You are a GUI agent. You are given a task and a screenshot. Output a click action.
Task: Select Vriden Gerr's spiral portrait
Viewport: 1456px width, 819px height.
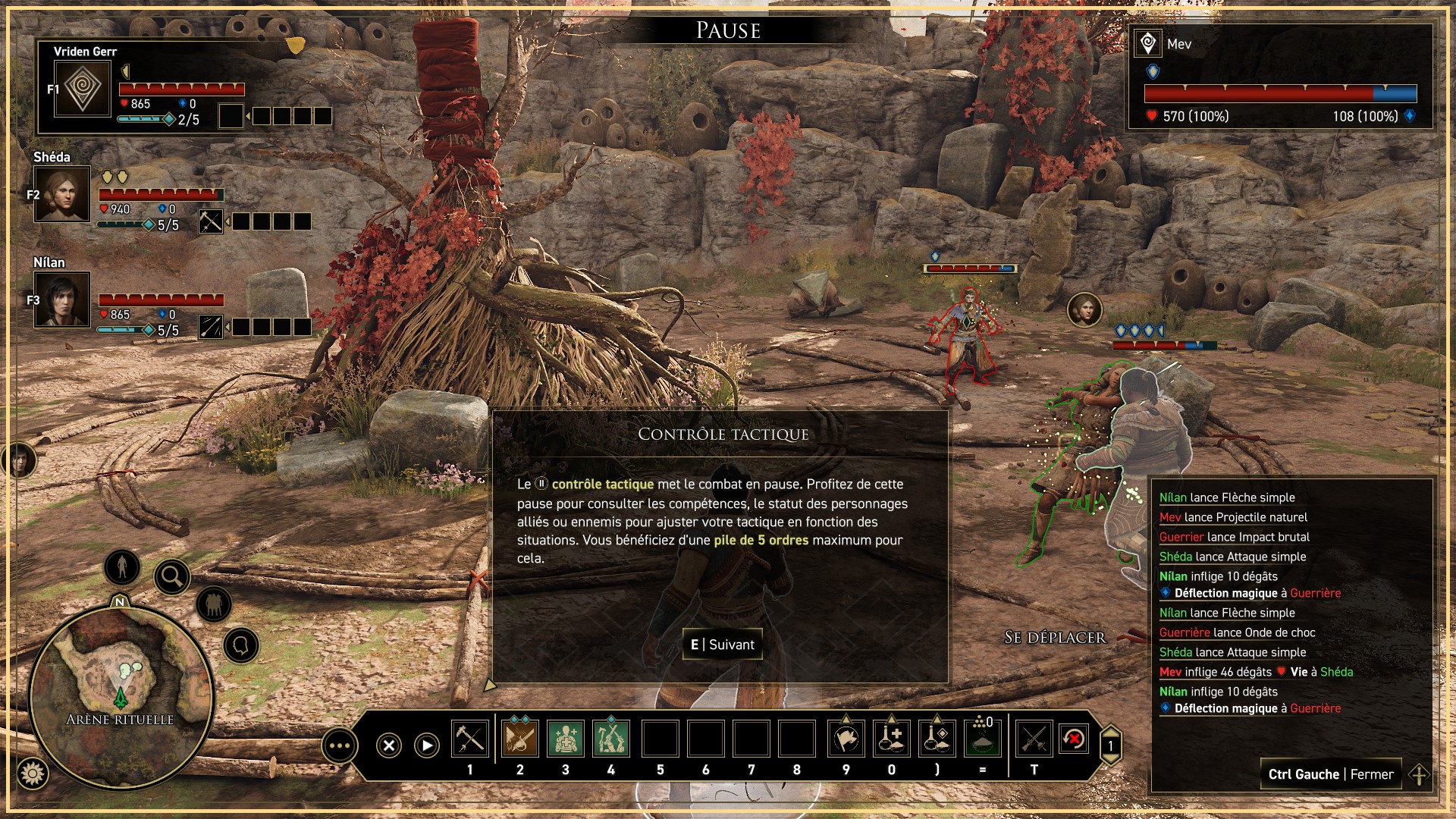pos(83,89)
